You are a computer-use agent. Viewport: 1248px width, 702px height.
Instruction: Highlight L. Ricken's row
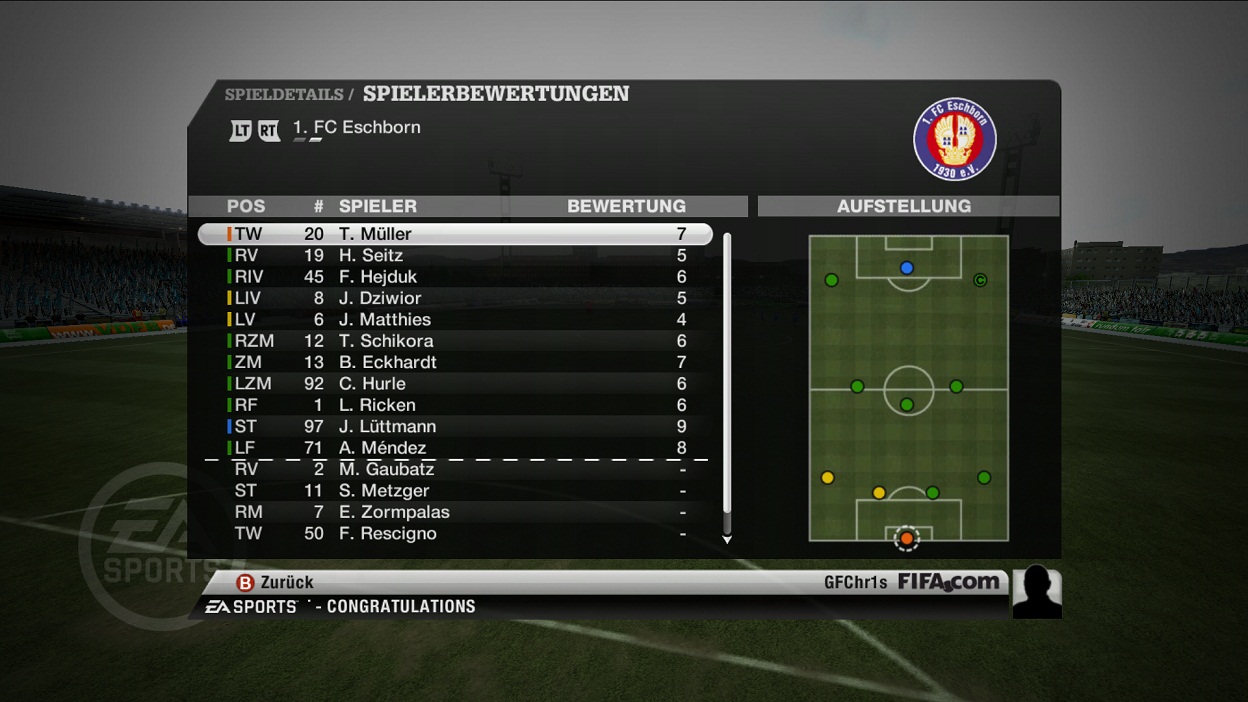click(x=455, y=405)
